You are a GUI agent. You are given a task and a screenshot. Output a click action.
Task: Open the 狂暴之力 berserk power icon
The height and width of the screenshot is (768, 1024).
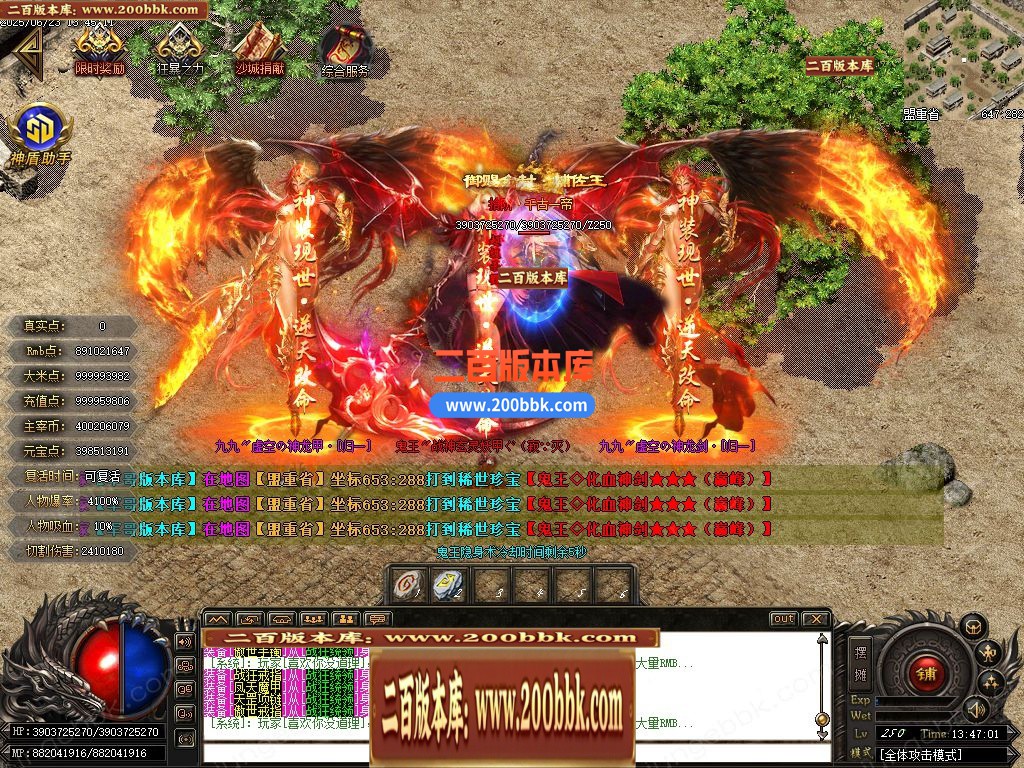pyautogui.click(x=179, y=48)
